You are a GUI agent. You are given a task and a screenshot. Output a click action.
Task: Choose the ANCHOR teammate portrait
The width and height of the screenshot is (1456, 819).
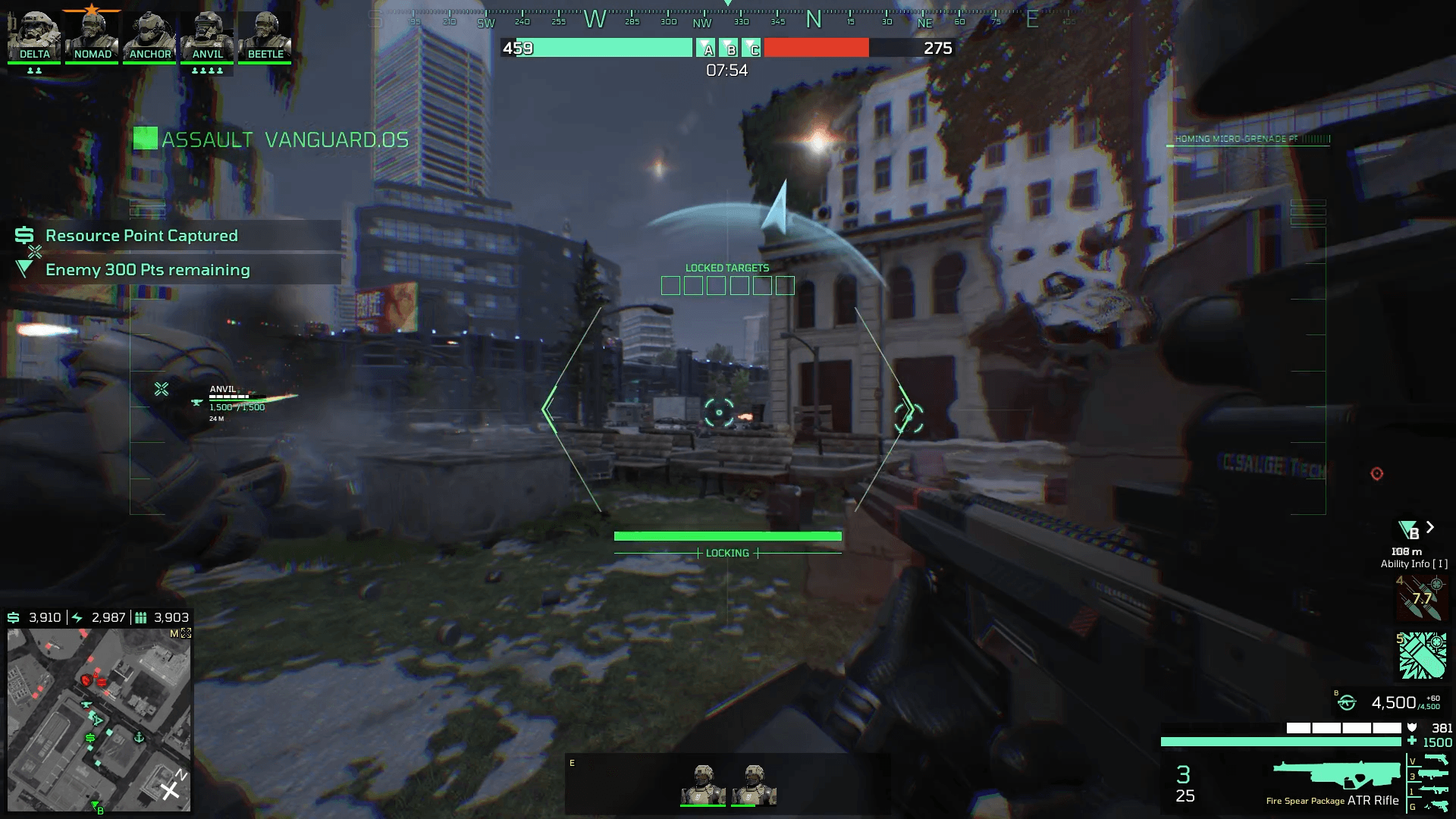(x=149, y=36)
